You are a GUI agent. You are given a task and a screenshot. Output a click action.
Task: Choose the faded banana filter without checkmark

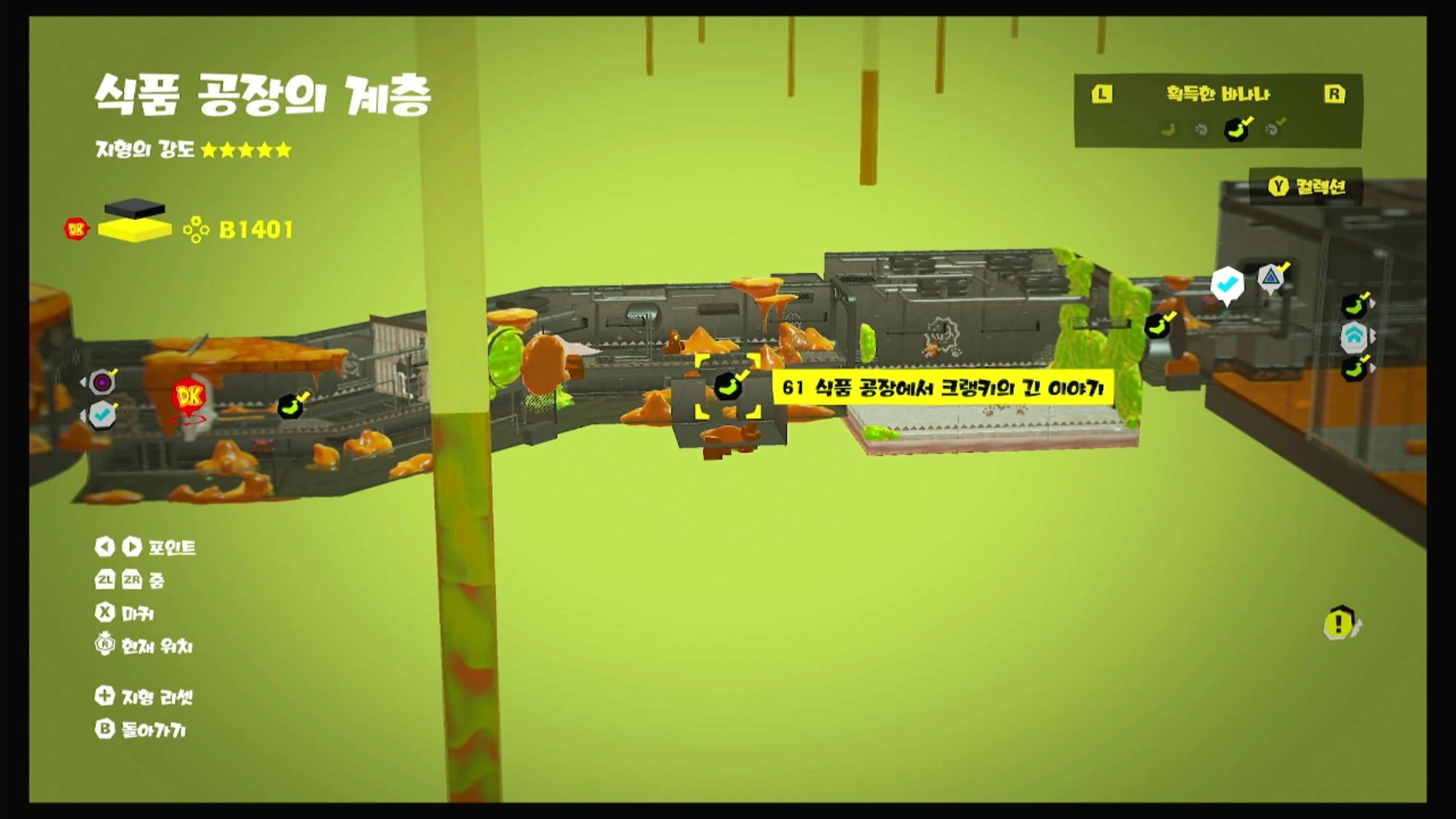[x=1169, y=130]
